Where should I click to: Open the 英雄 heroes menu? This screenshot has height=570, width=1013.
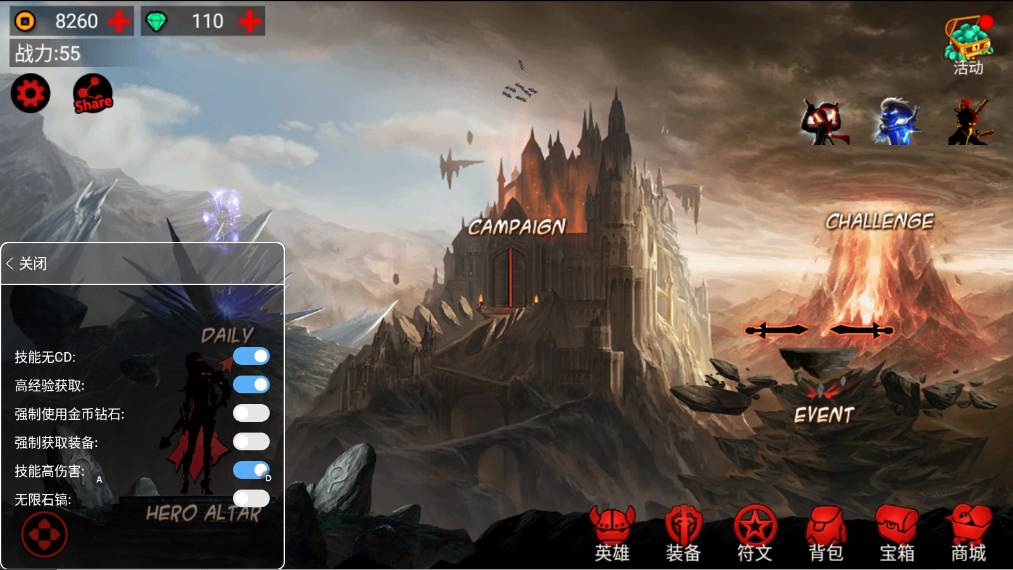coord(612,532)
